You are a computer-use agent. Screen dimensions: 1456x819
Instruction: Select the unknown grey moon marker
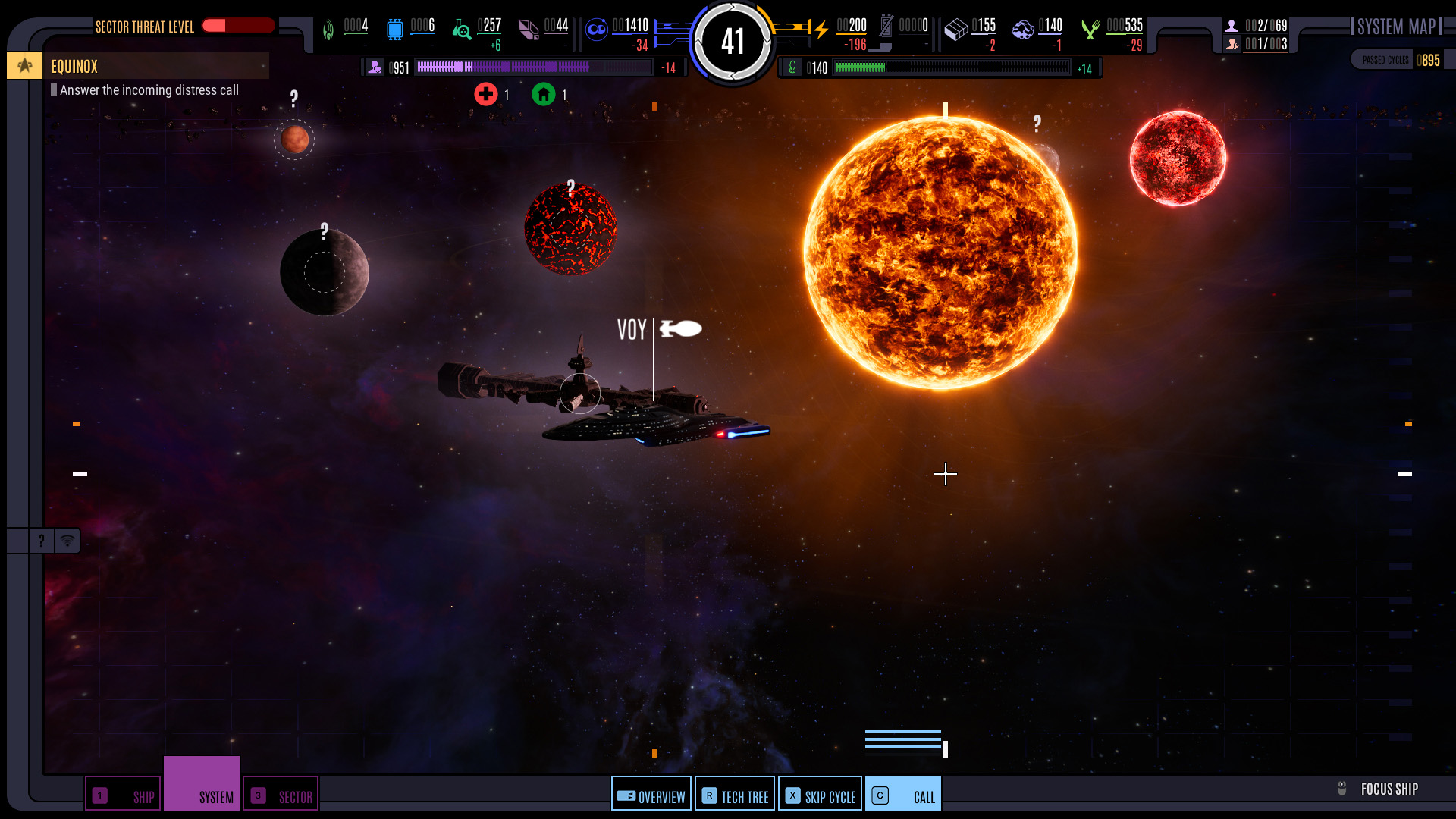[325, 271]
